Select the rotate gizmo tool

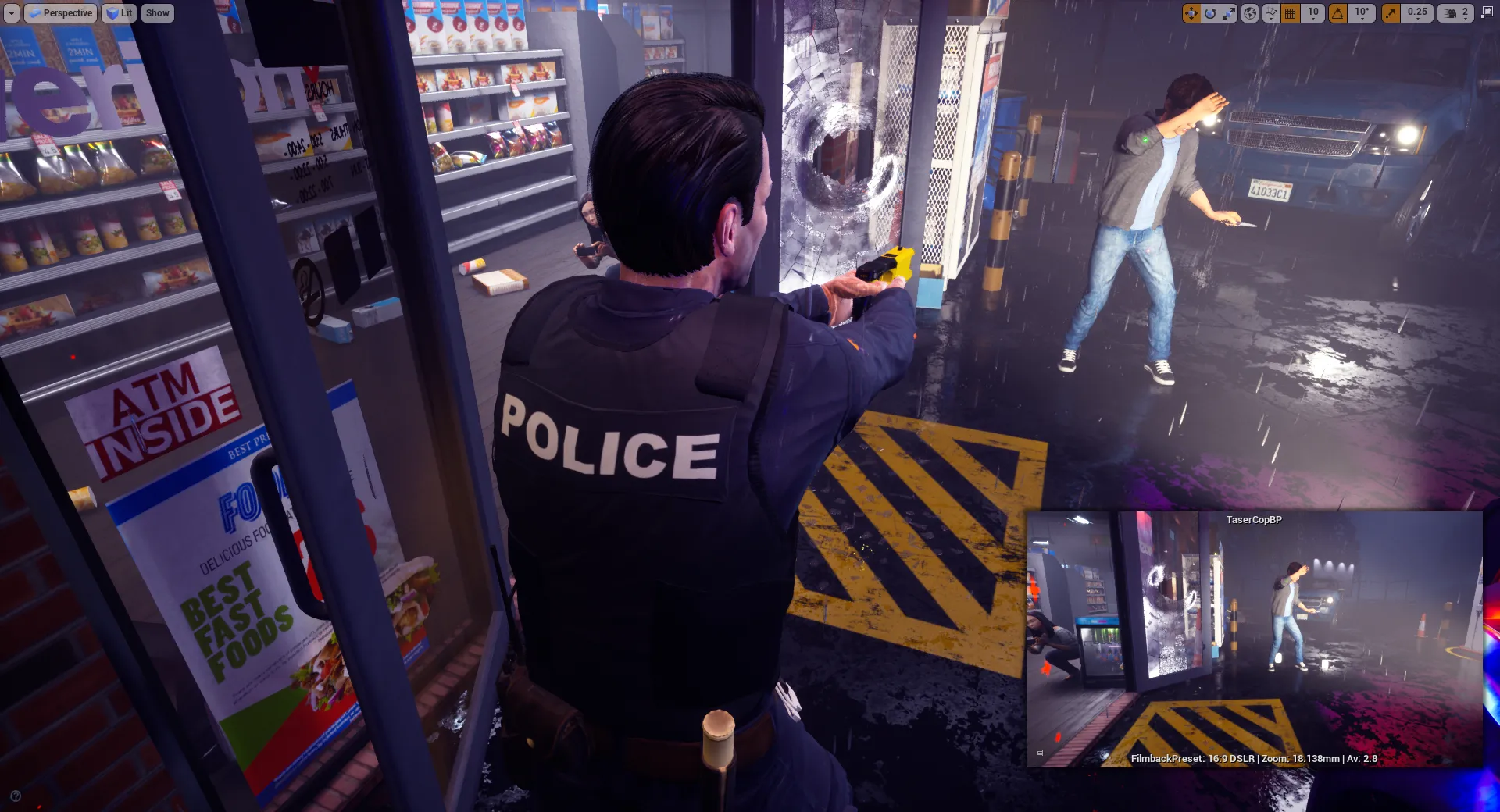click(x=1210, y=13)
